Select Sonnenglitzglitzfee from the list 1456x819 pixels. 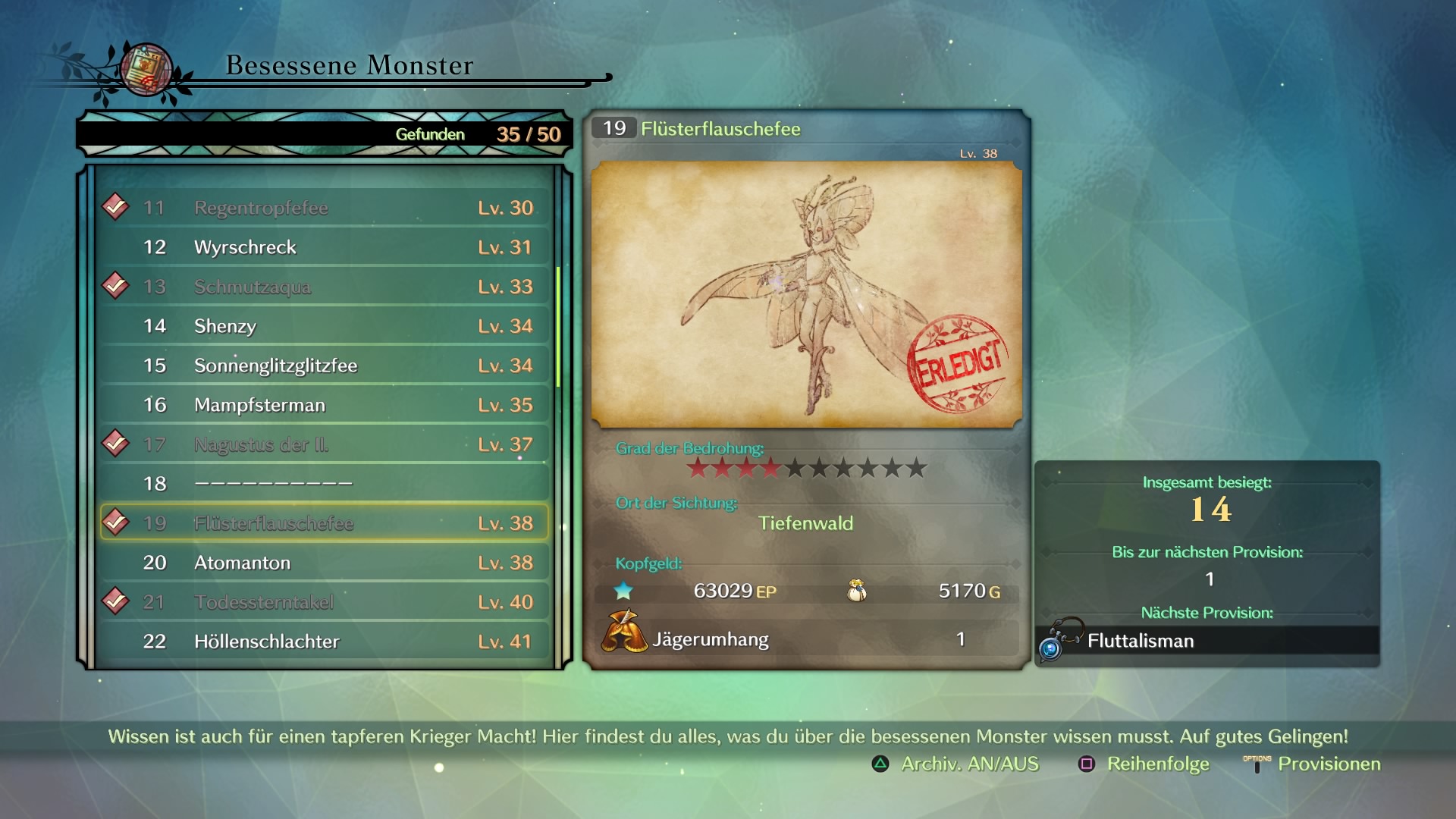pyautogui.click(x=325, y=366)
